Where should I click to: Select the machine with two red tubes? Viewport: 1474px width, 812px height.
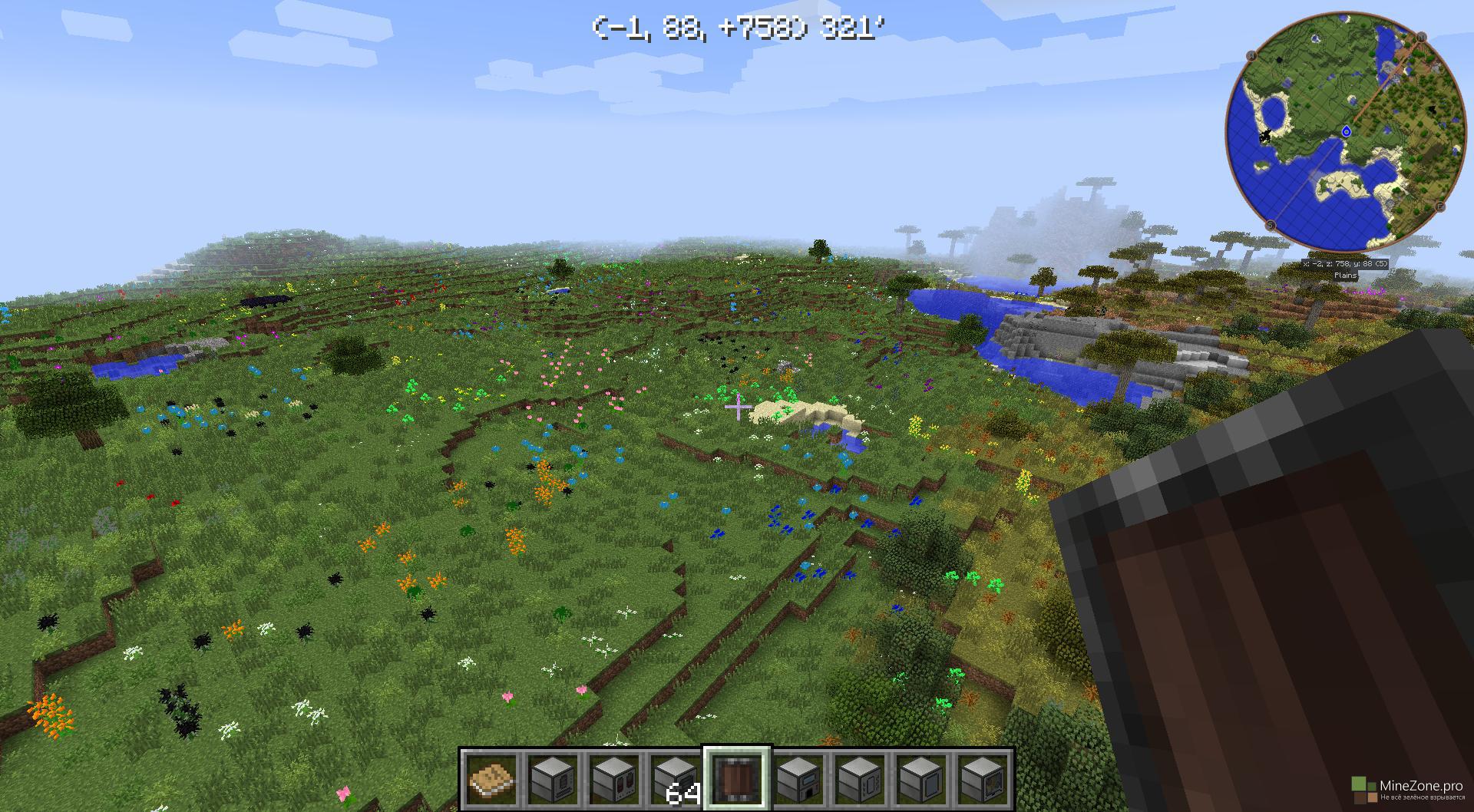pyautogui.click(x=614, y=778)
